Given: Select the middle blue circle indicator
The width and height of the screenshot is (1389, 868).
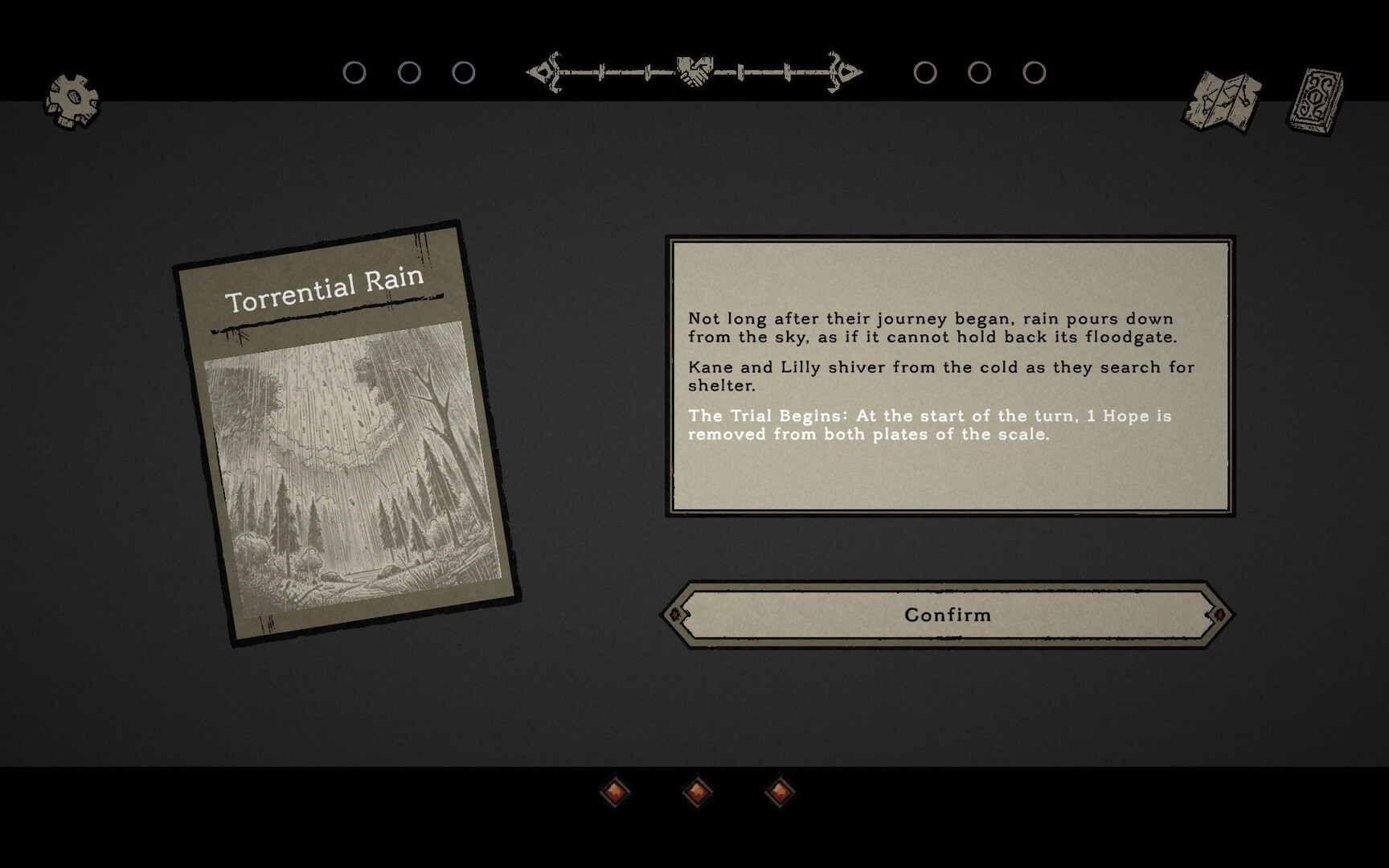Looking at the screenshot, I should pos(411,72).
